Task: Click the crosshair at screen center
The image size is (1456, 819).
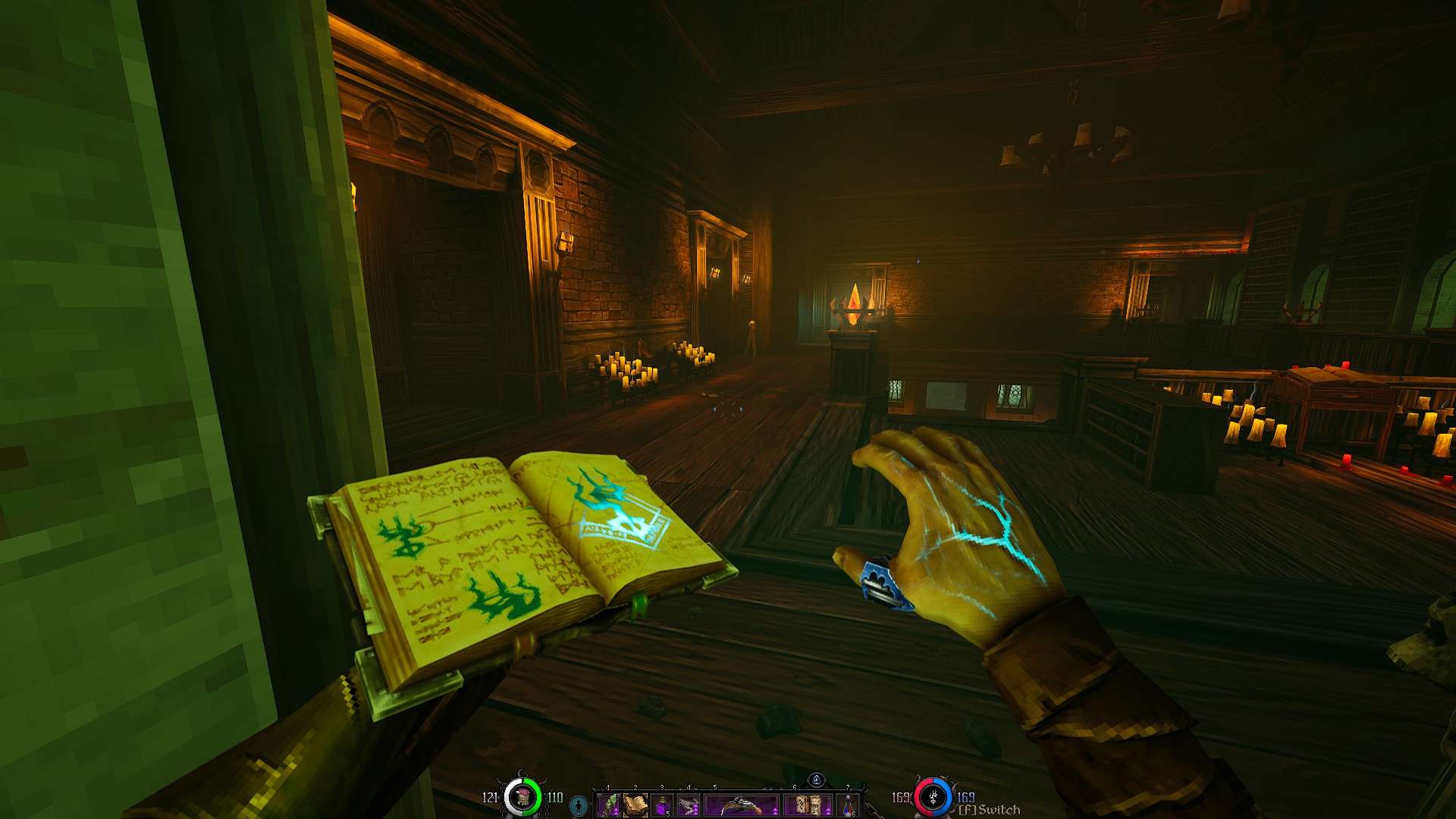Action: [728, 409]
